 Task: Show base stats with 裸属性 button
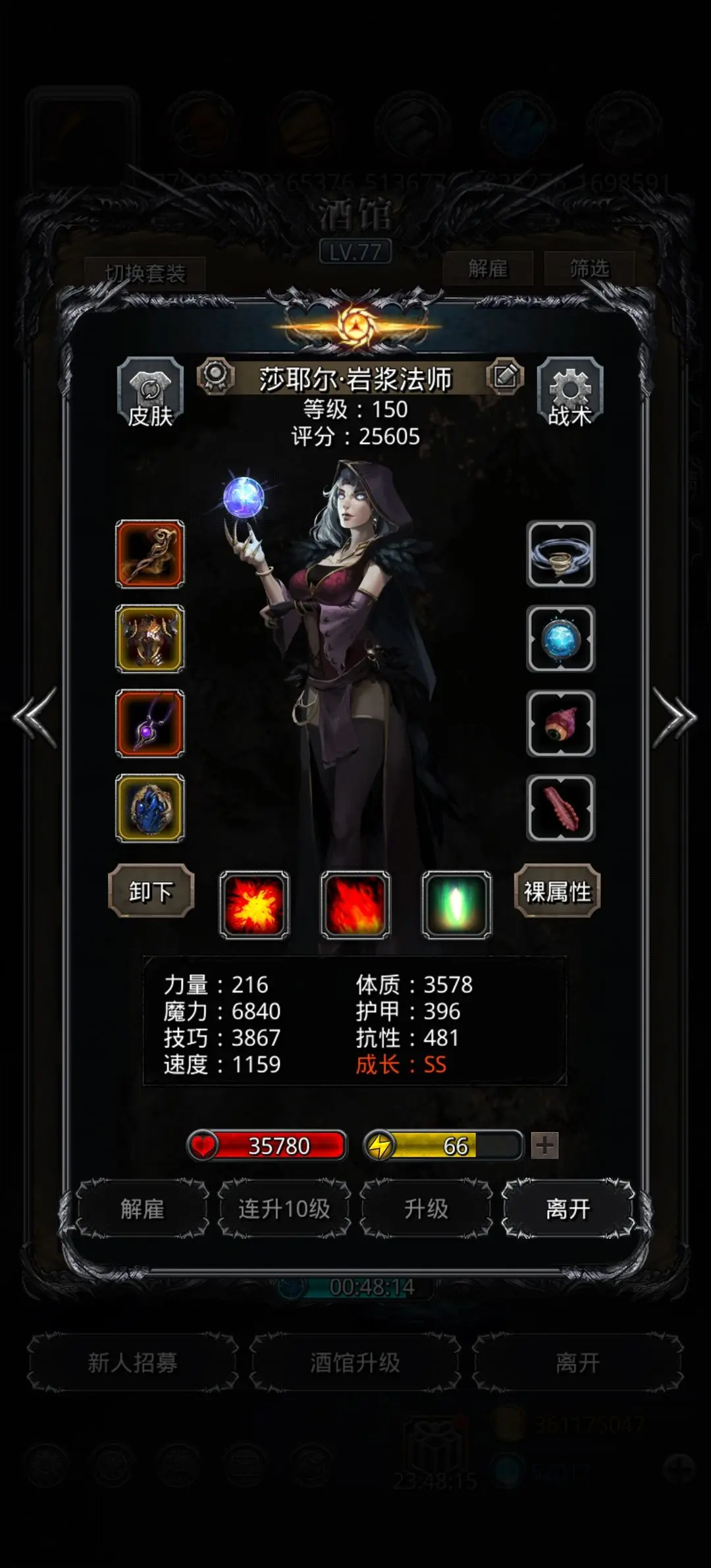[557, 891]
